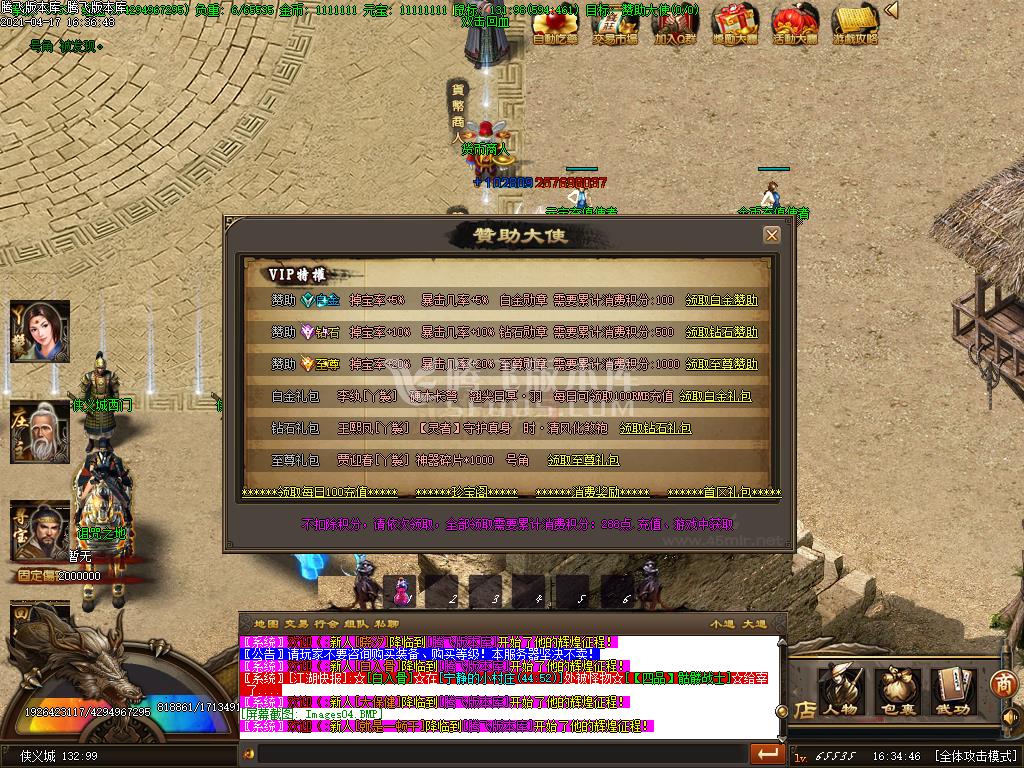Open the 珍宝阁 treasure pavilion link
The height and width of the screenshot is (768, 1024).
[x=466, y=493]
